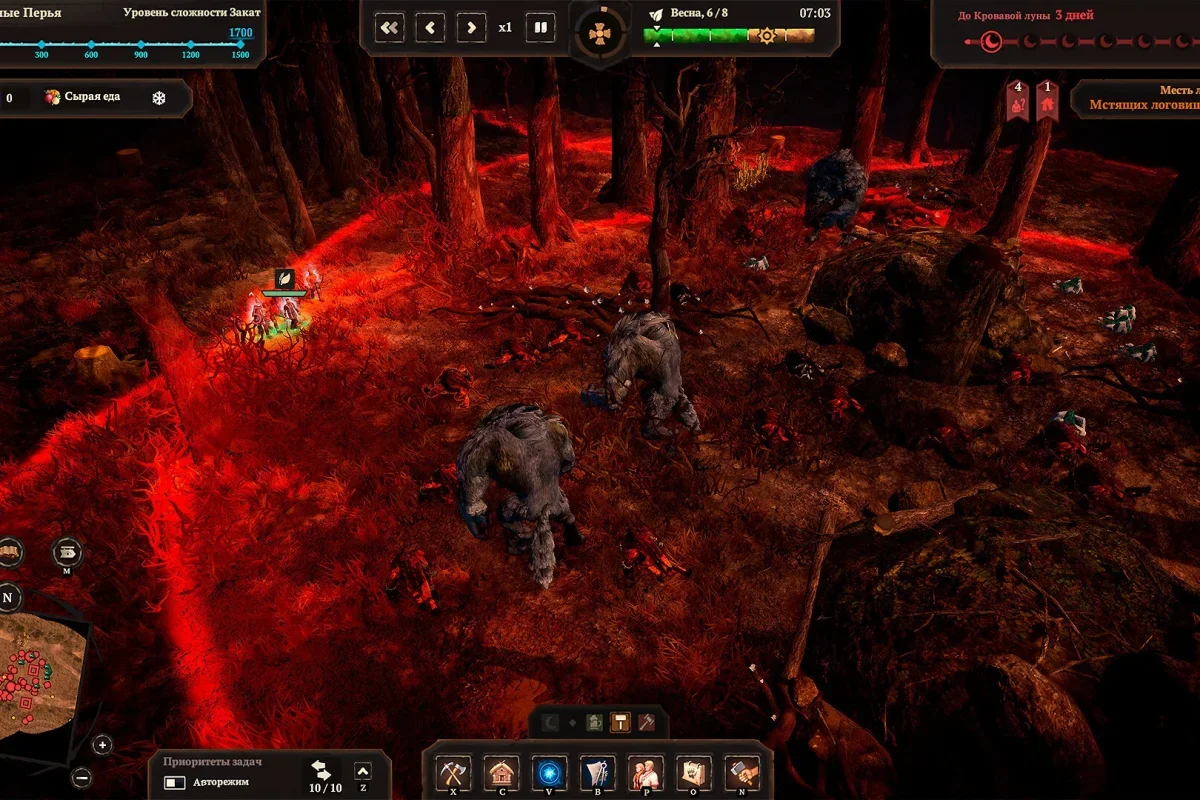Zoom out the minimap with minus button
The image size is (1200, 800).
[x=82, y=777]
